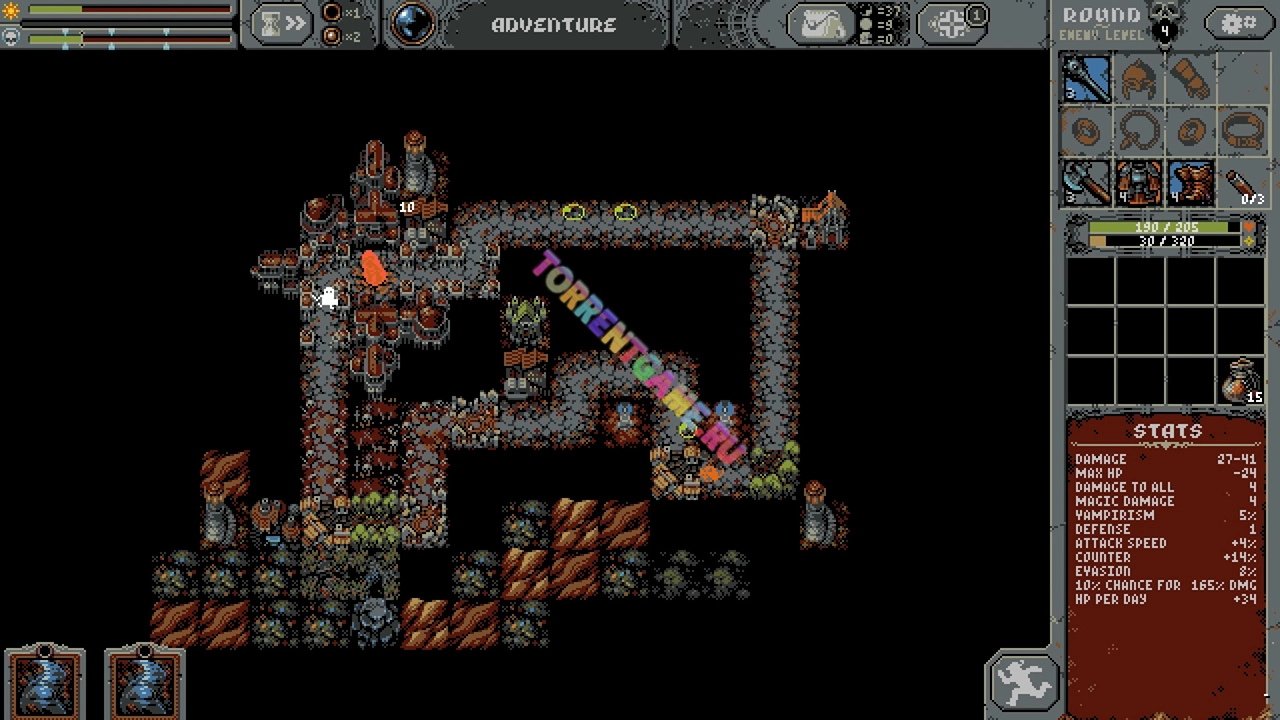
Task: Open the resource bag
Action: [819, 24]
